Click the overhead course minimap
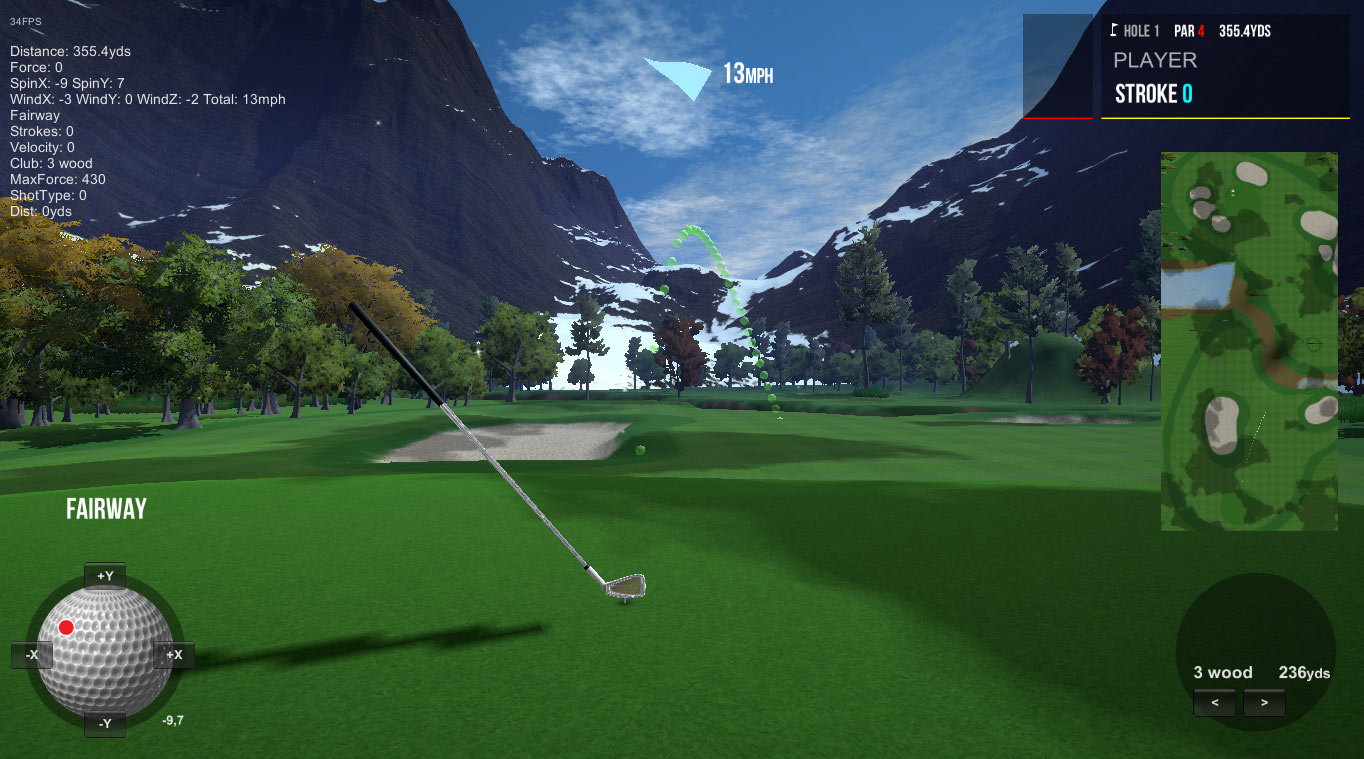The width and height of the screenshot is (1364, 759). (1249, 341)
